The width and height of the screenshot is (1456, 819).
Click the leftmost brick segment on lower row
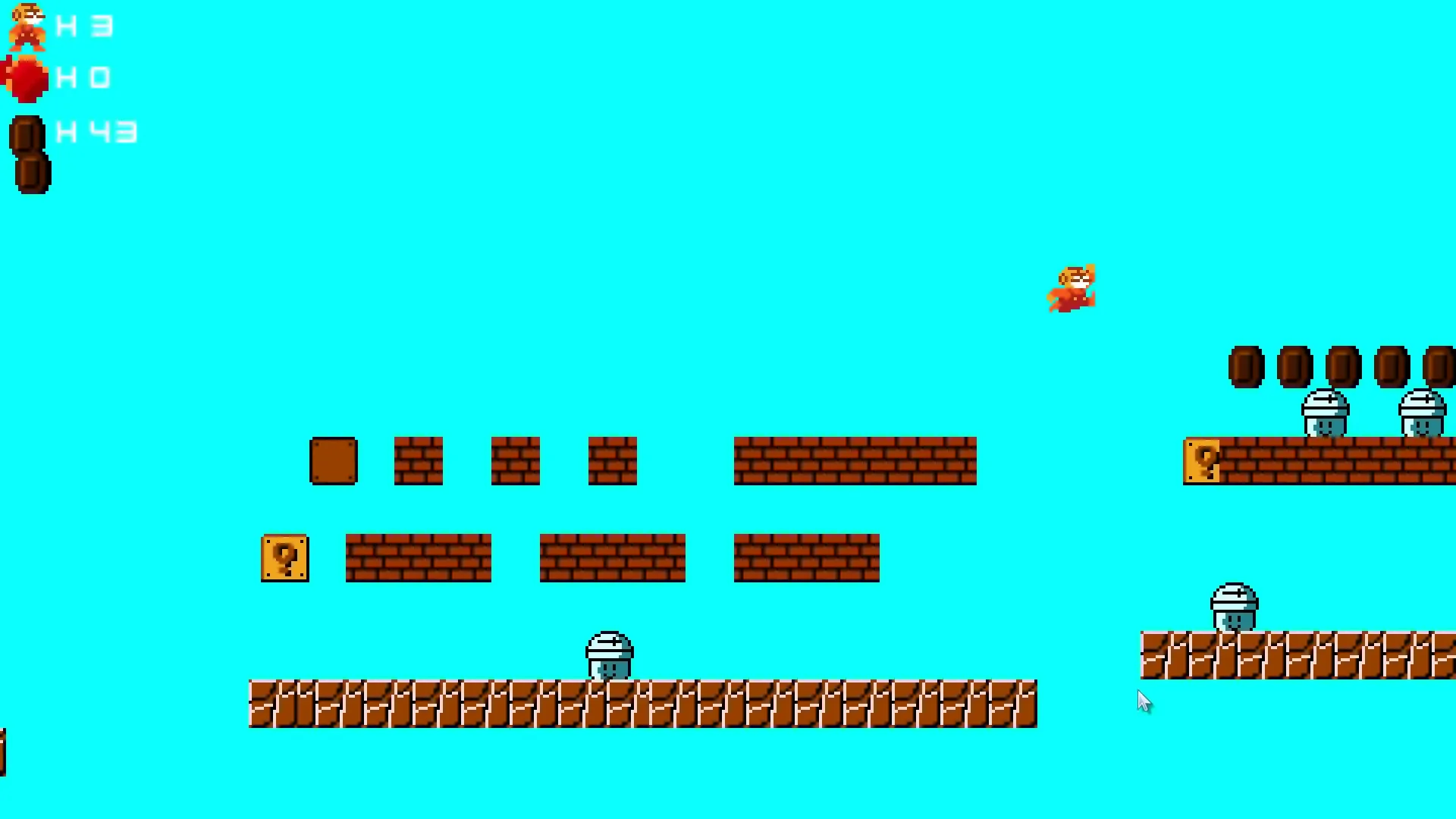pyautogui.click(x=417, y=559)
